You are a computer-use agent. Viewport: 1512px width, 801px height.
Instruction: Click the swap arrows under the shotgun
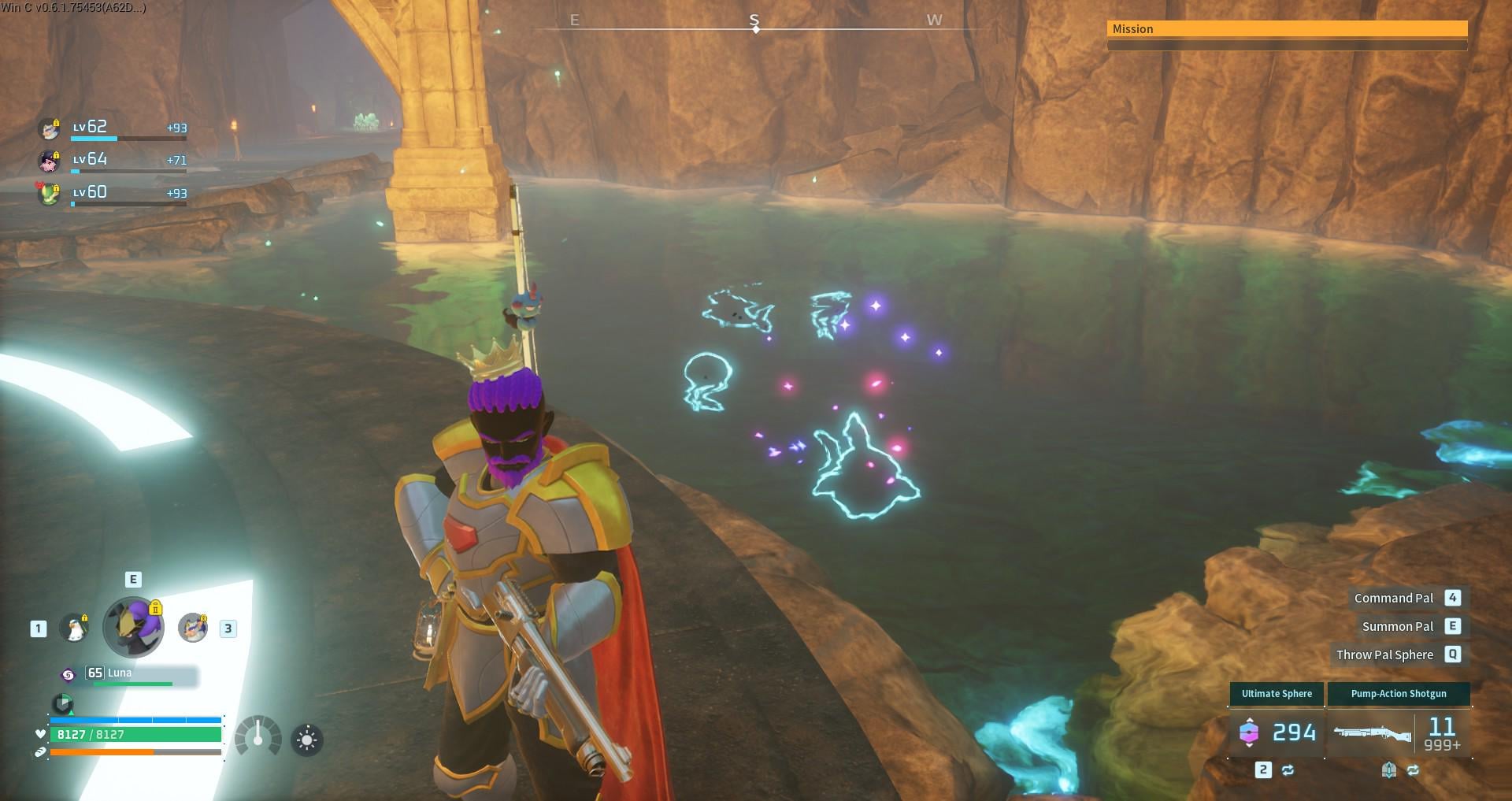coord(1414,770)
